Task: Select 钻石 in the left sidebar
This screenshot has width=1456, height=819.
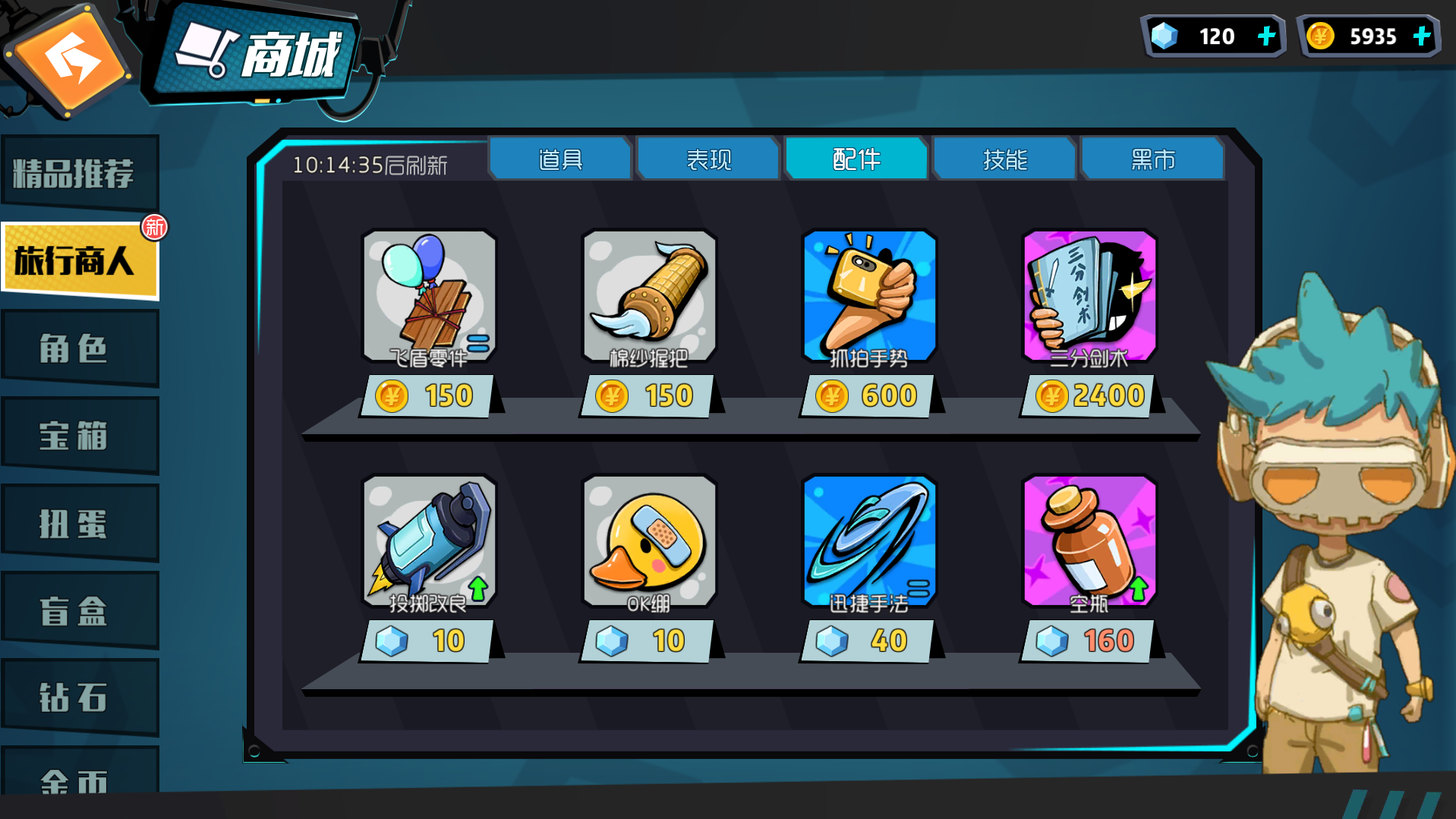Action: pos(80,695)
